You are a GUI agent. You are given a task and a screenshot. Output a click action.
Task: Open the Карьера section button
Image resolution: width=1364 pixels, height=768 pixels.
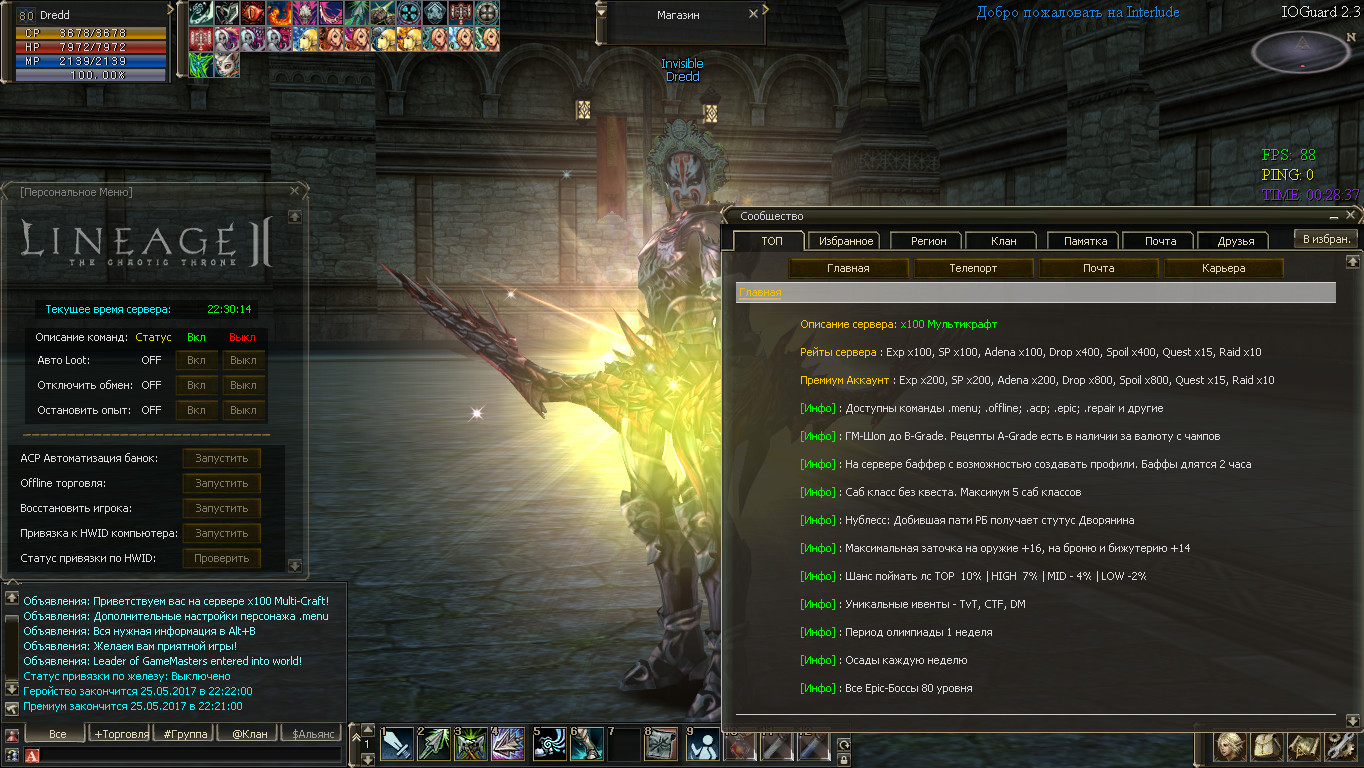coord(1224,268)
